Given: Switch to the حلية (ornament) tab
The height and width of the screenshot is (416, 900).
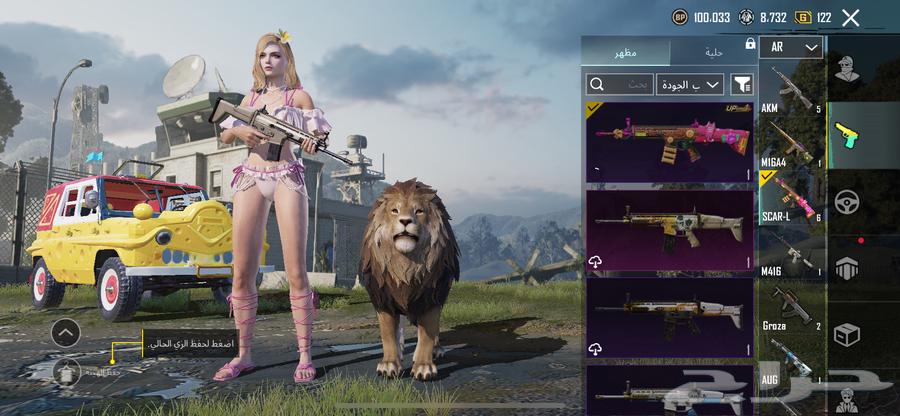Looking at the screenshot, I should (x=714, y=51).
